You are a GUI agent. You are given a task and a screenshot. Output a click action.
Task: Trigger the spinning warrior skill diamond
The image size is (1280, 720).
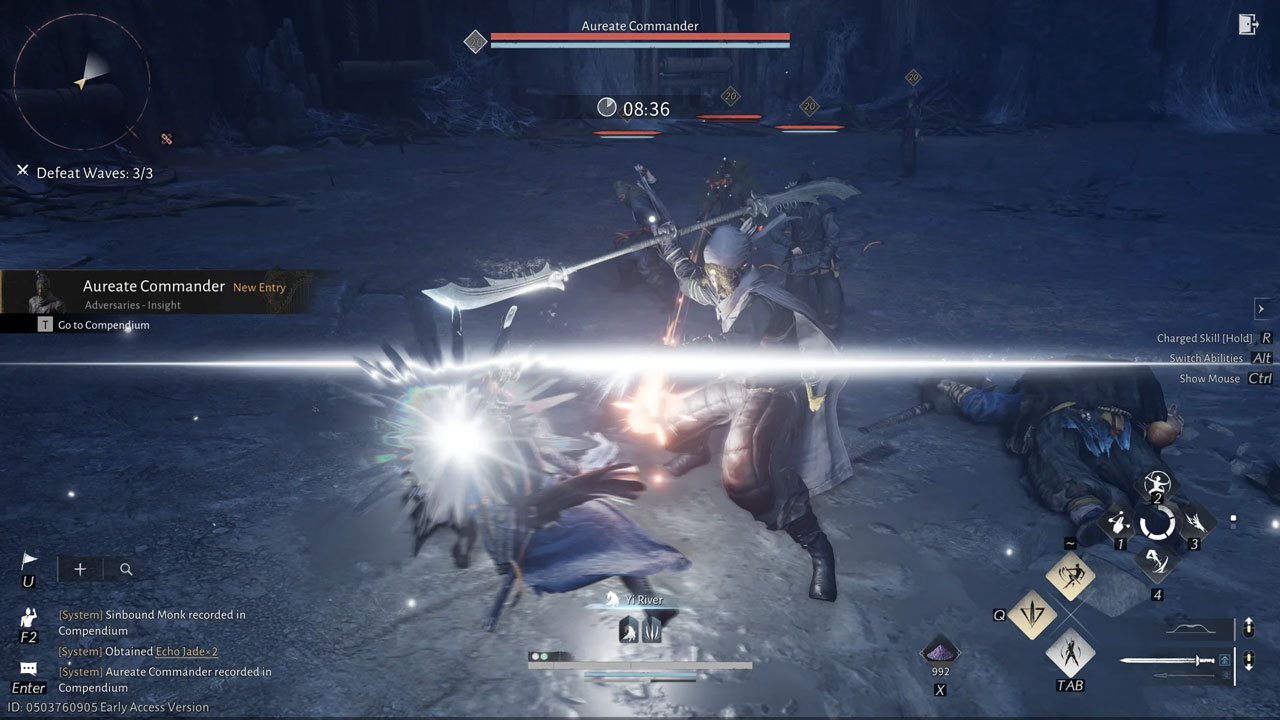(1070, 575)
